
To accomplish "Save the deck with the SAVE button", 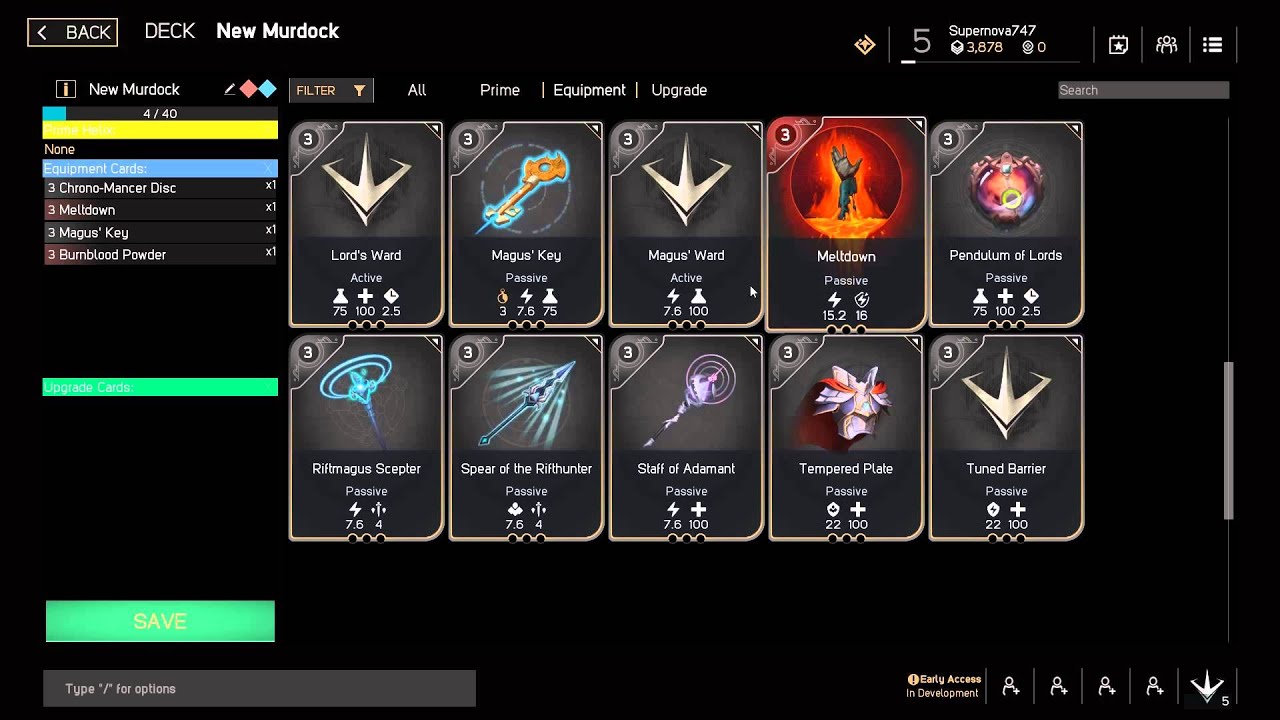I will point(160,621).
